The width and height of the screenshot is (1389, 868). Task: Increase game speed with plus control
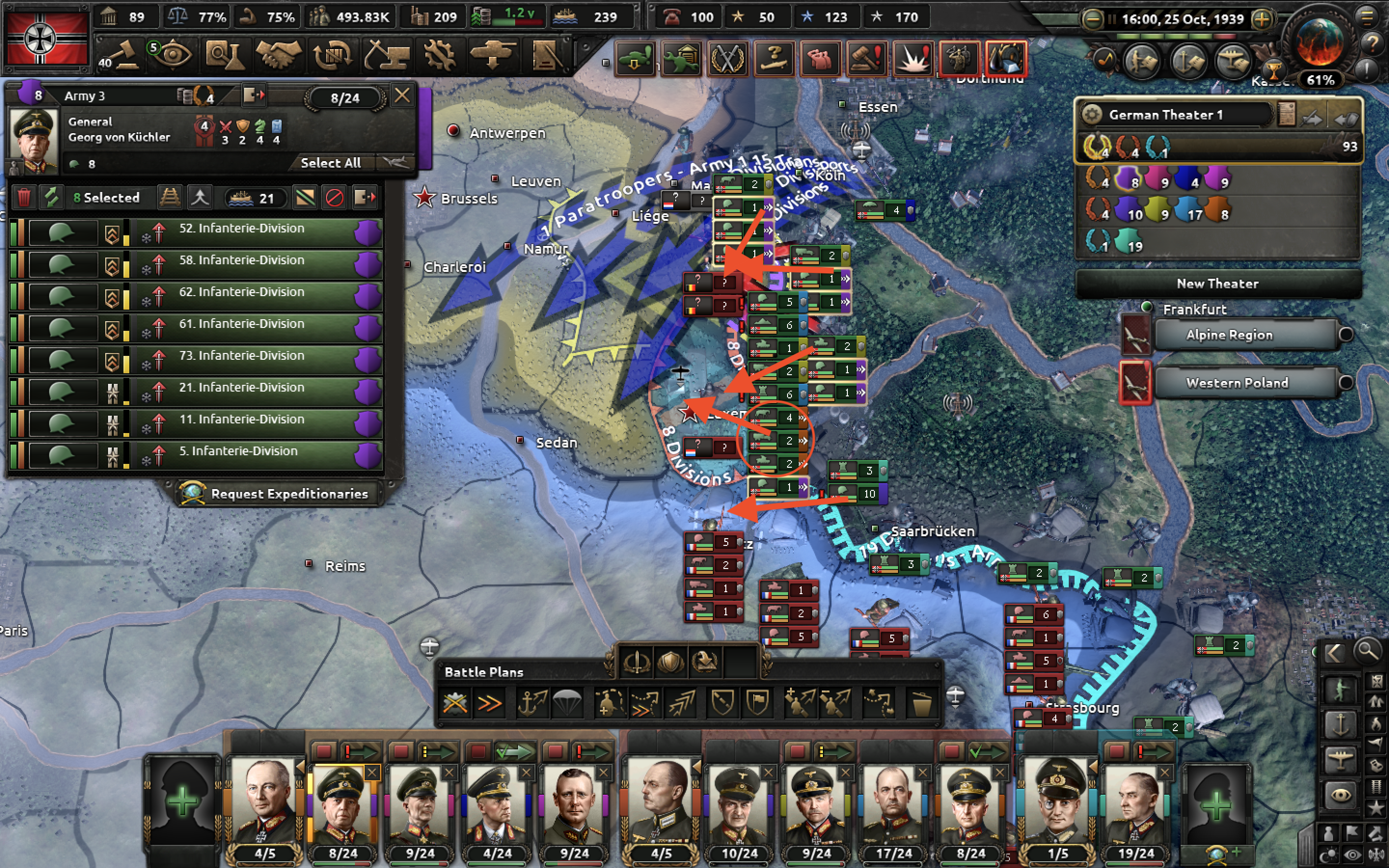pyautogui.click(x=1262, y=19)
